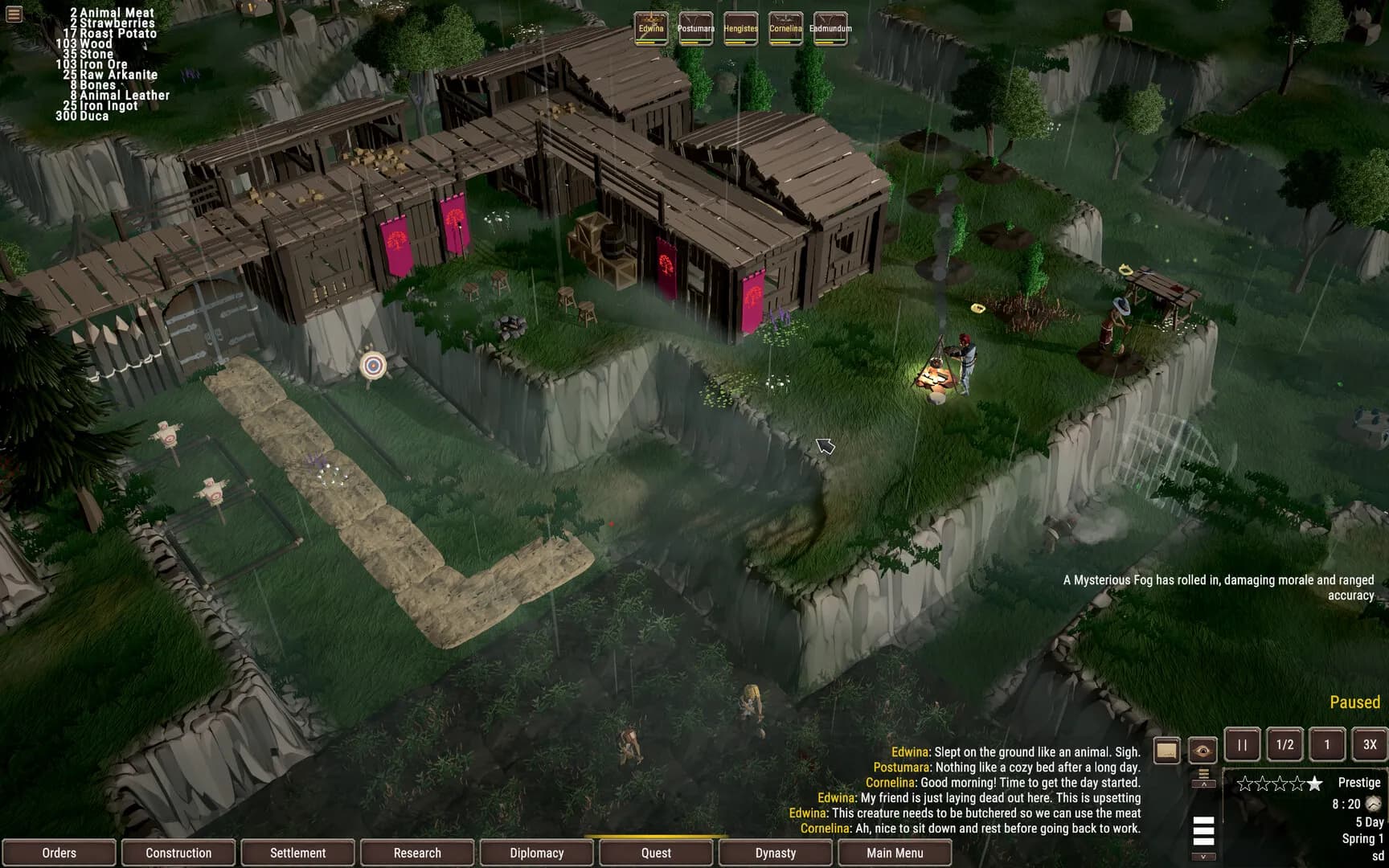Open the Research menu
The height and width of the screenshot is (868, 1389).
pos(417,853)
